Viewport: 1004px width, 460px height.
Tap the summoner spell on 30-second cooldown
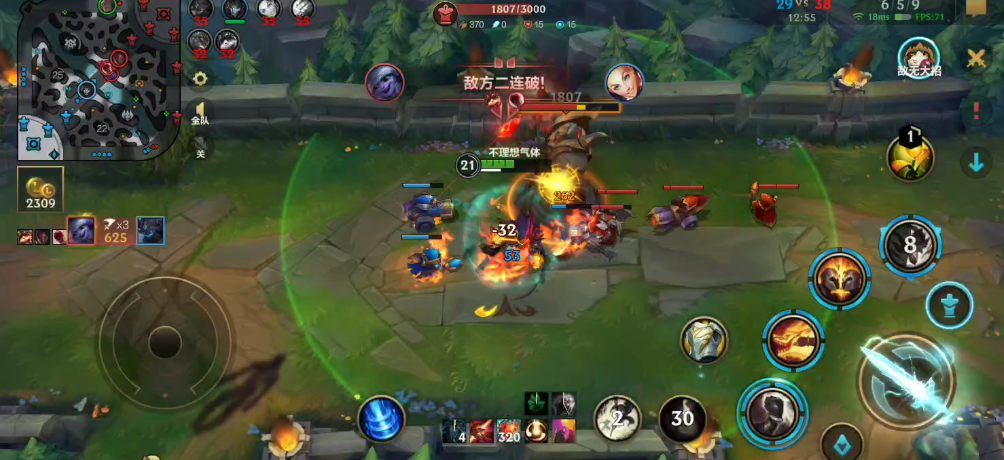click(x=682, y=418)
